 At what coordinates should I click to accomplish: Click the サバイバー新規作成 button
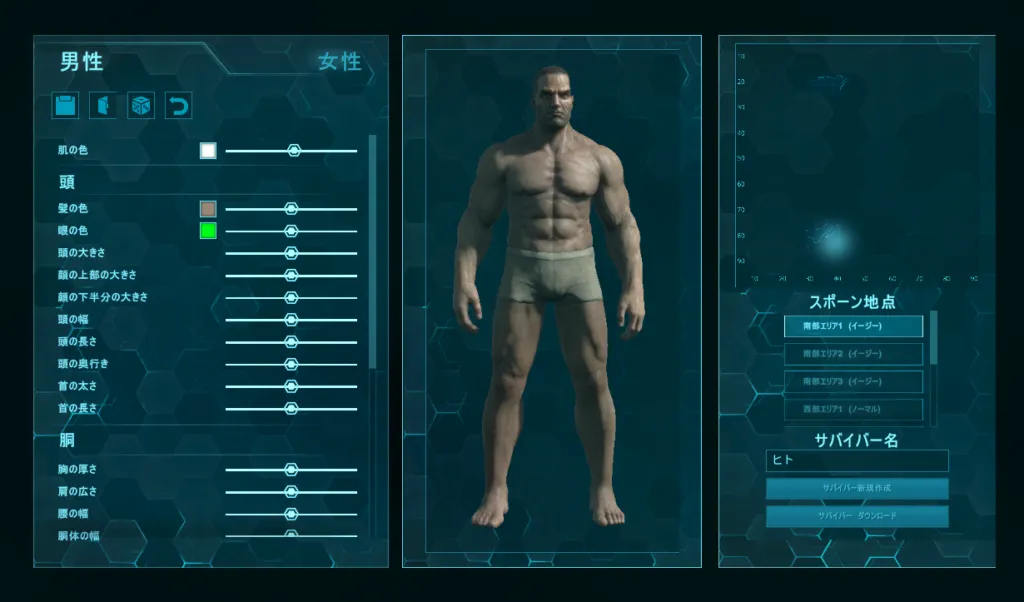856,489
